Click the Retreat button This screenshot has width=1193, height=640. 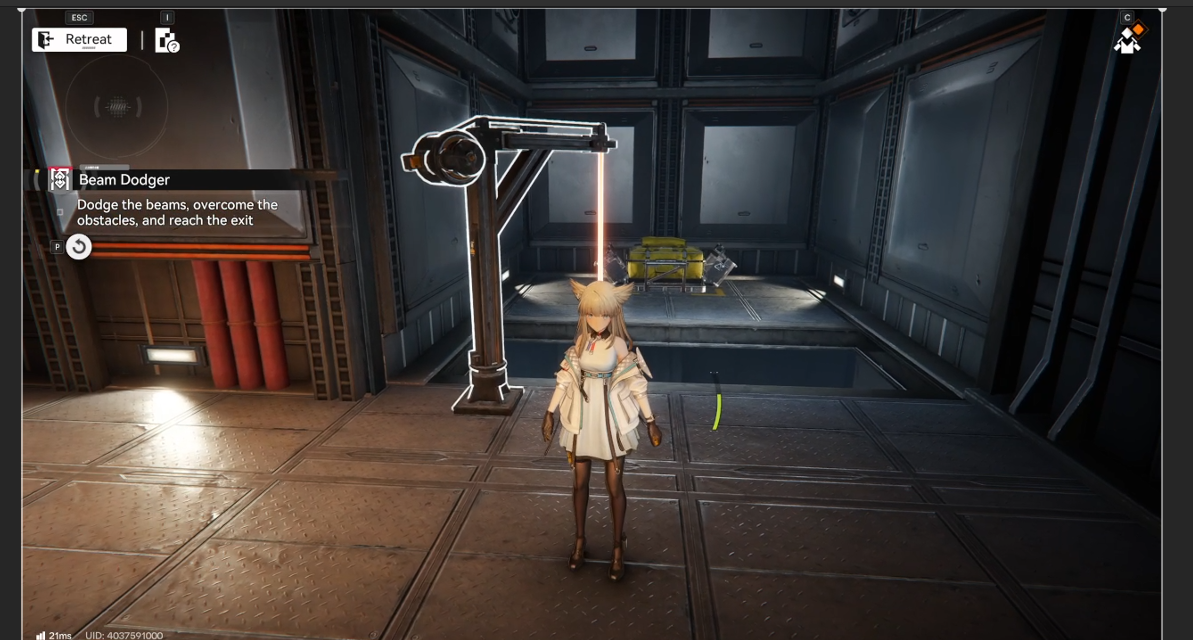point(79,40)
